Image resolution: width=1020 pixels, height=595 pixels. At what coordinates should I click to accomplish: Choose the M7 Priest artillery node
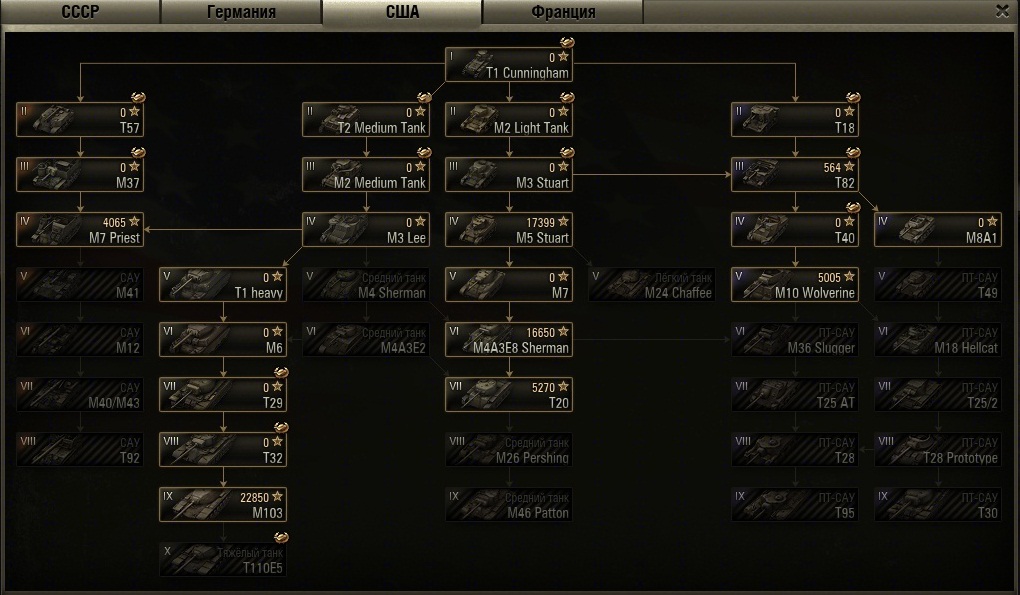pyautogui.click(x=79, y=230)
